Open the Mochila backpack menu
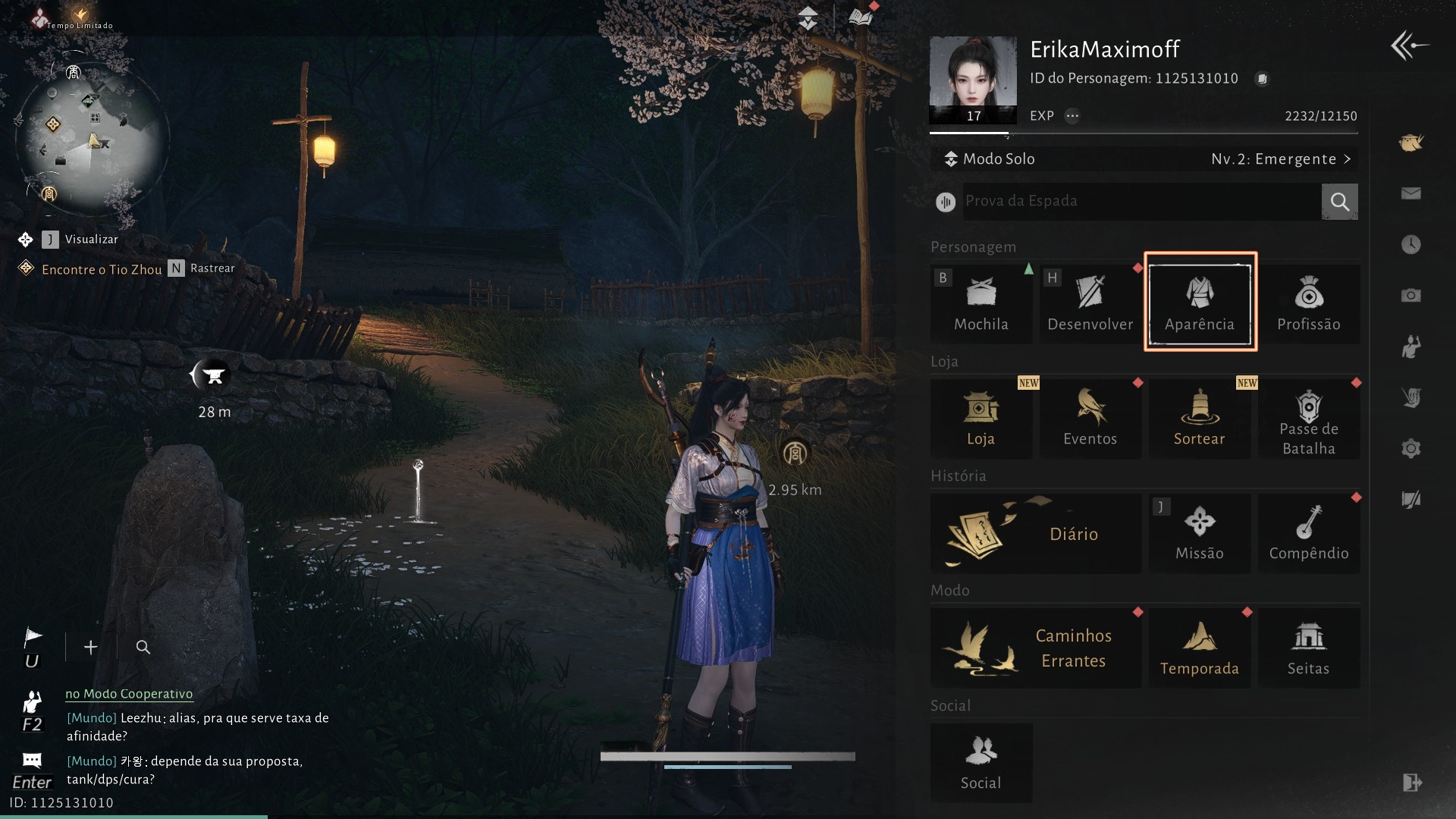This screenshot has width=1456, height=819. (981, 303)
